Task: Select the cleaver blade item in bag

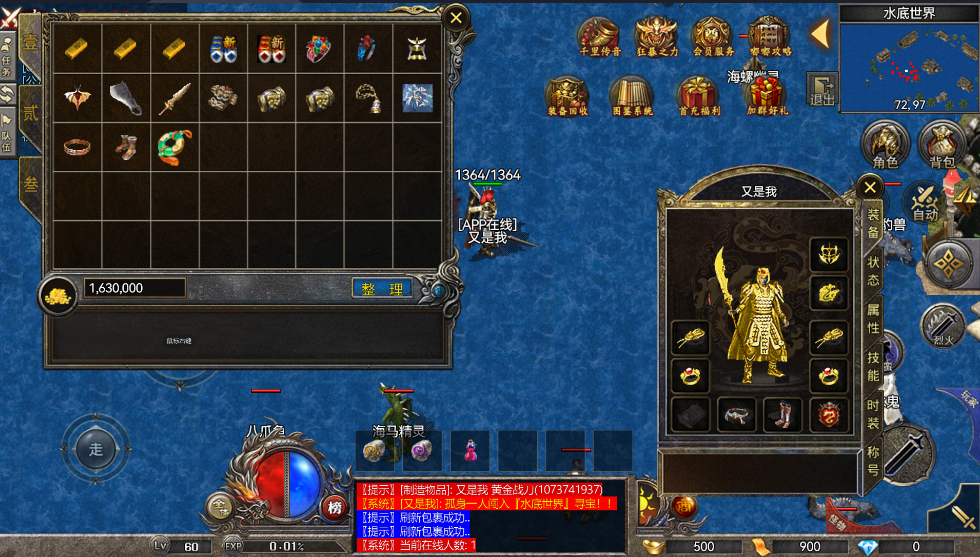Action: (126, 98)
